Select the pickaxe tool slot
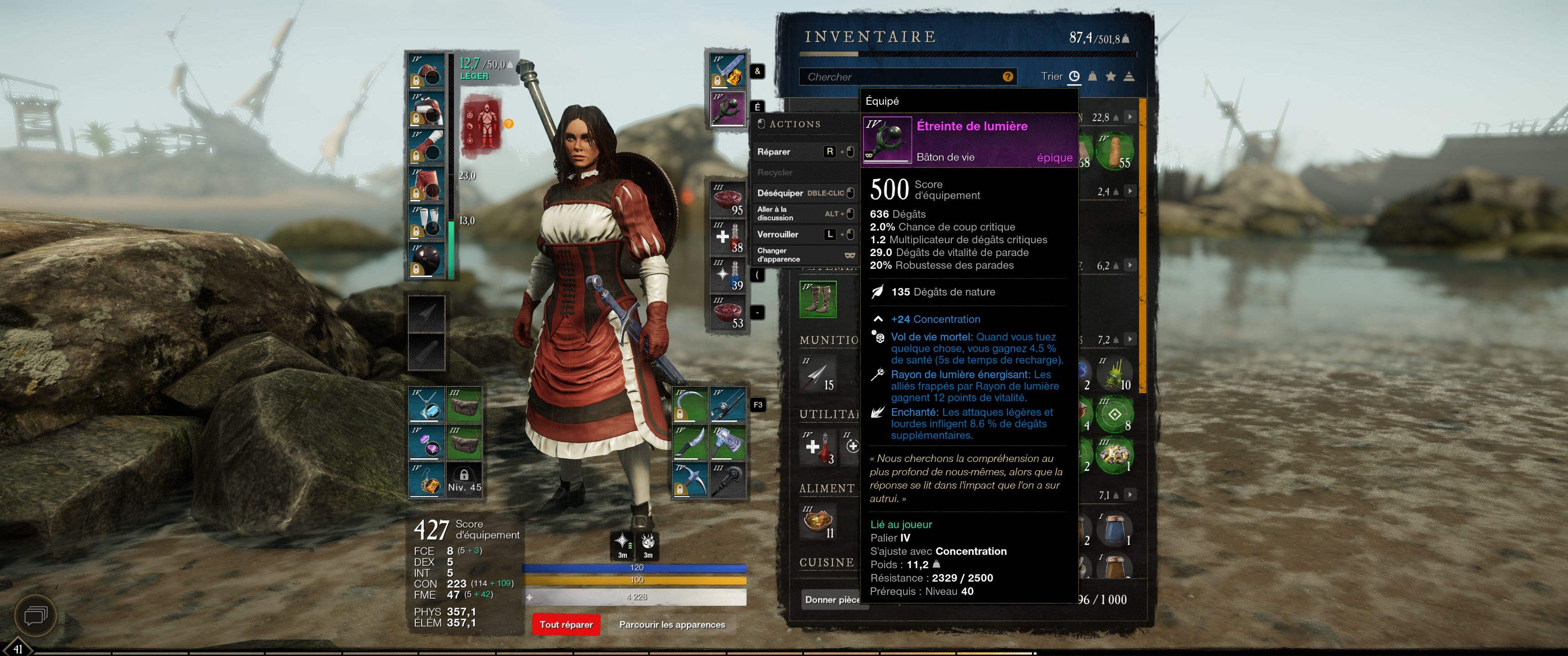This screenshot has width=1568, height=656. 690,481
